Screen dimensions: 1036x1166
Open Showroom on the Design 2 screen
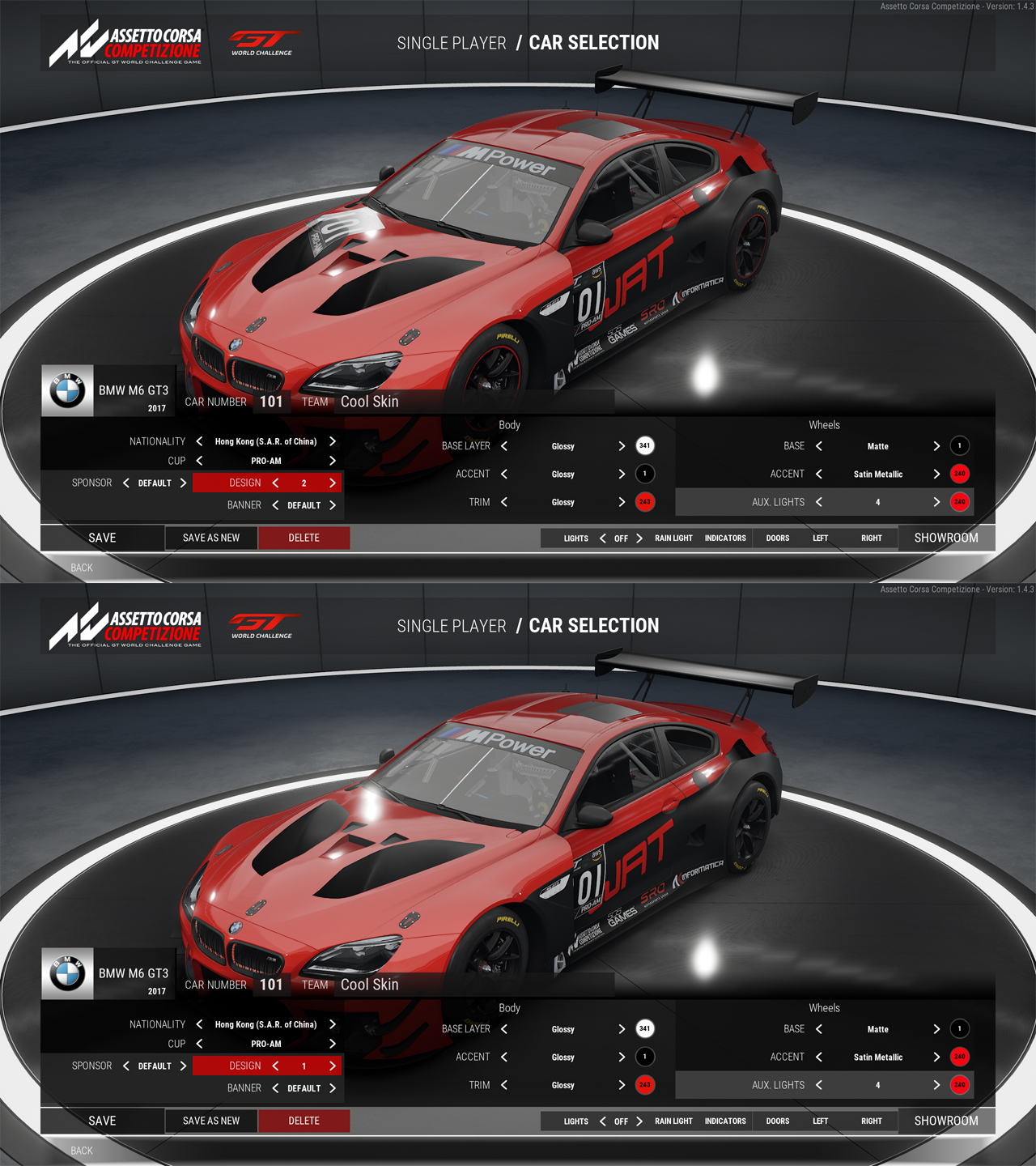click(x=945, y=538)
